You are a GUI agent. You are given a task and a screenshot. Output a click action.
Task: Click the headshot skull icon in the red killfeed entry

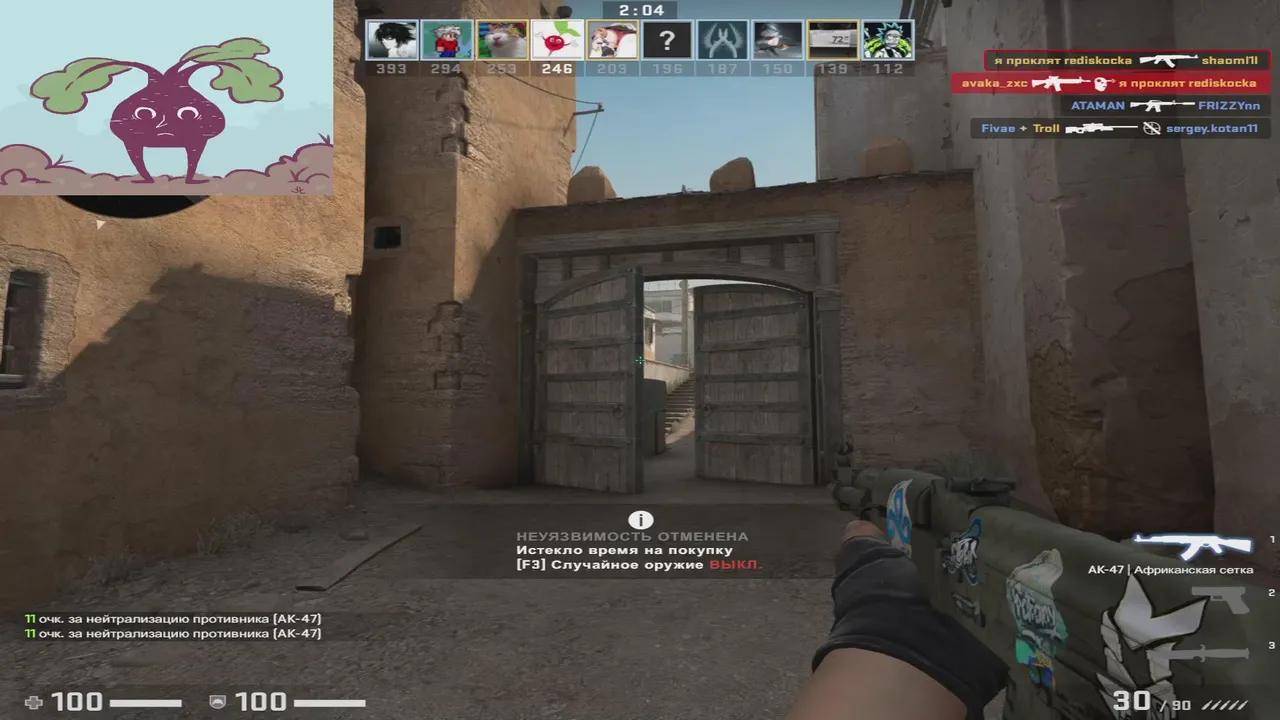[1101, 84]
